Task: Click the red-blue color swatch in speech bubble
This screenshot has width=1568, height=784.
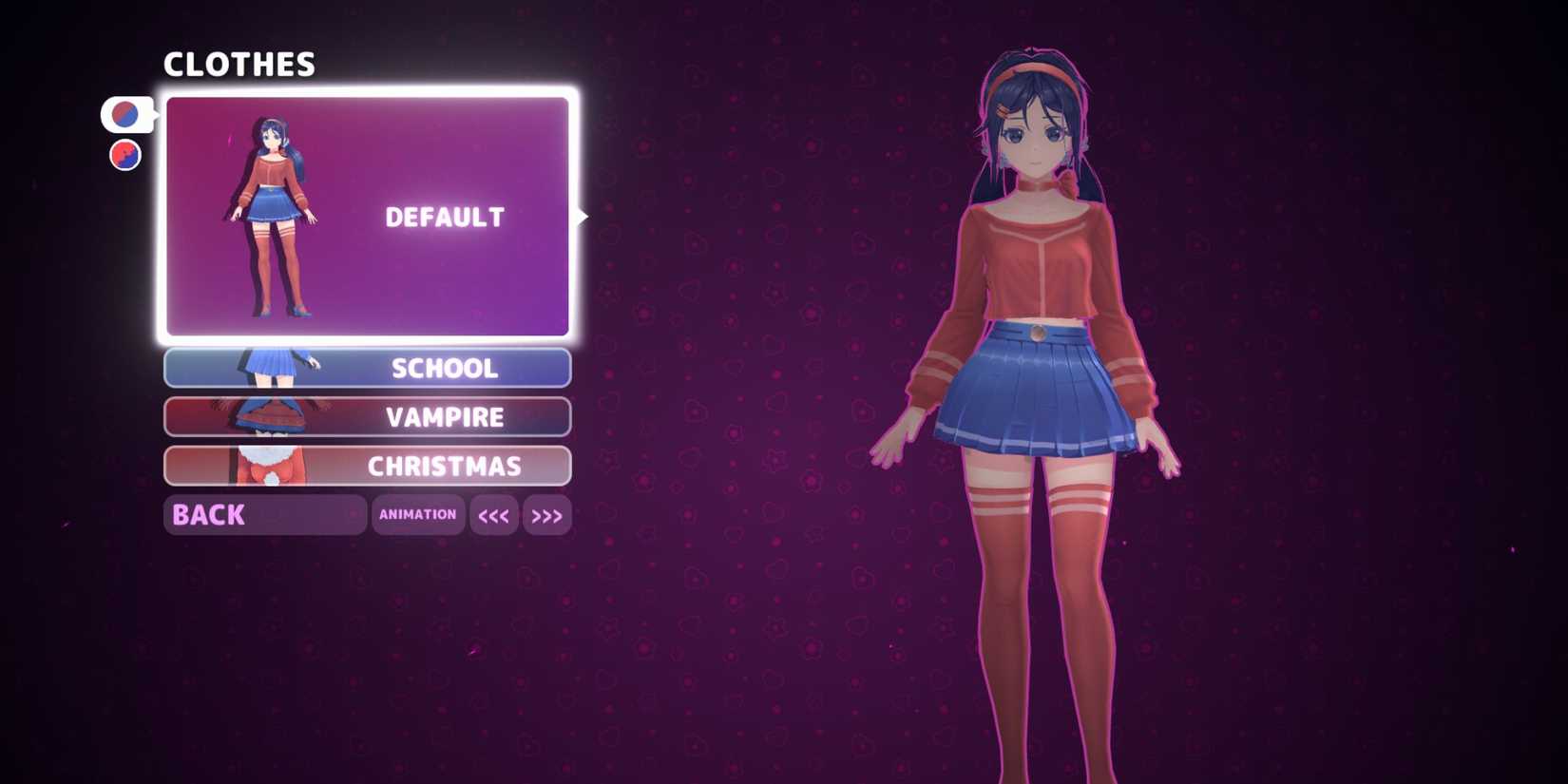Action: (x=126, y=114)
